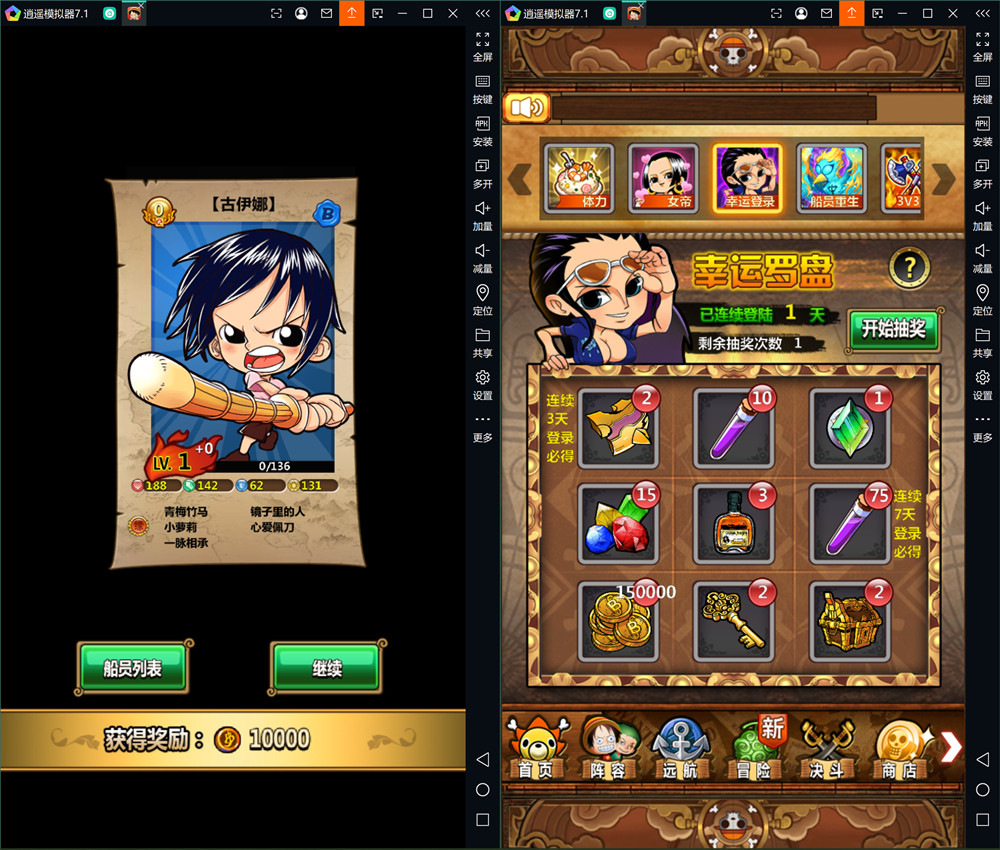Image resolution: width=1000 pixels, height=850 pixels.
Task: Open the 决斗 duel menu
Action: coord(827,750)
